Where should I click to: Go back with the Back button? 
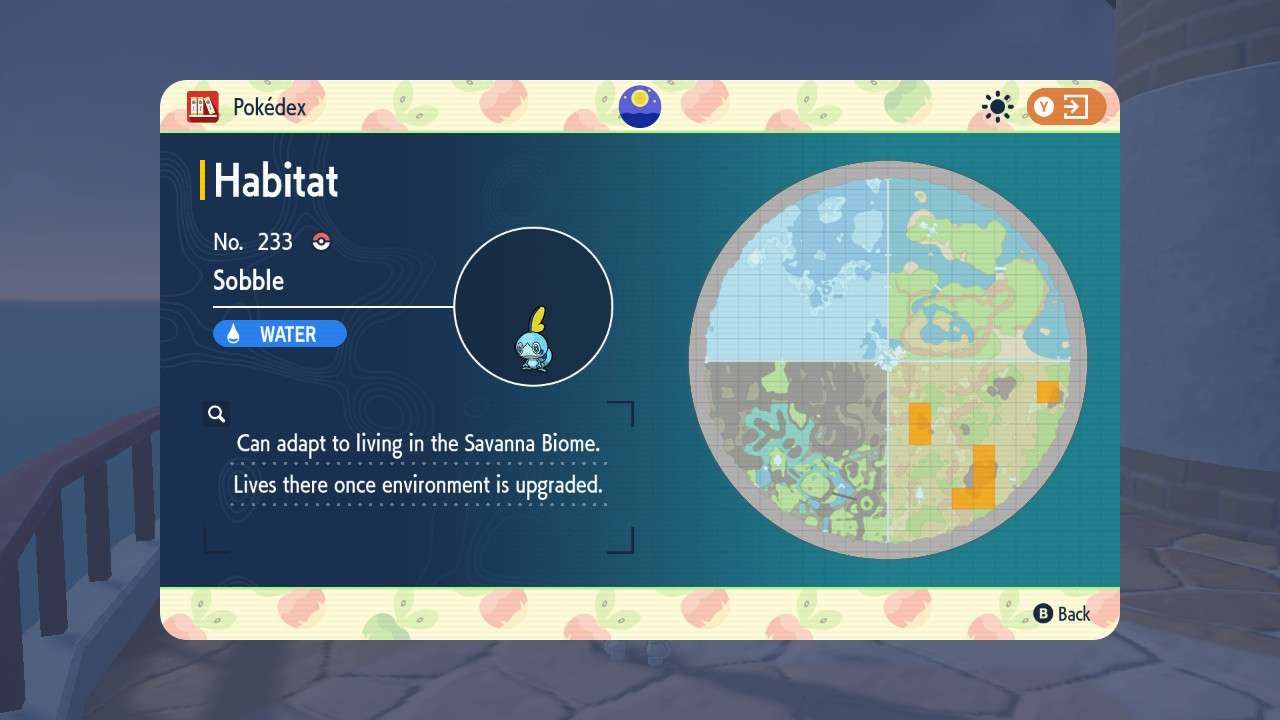point(1062,614)
